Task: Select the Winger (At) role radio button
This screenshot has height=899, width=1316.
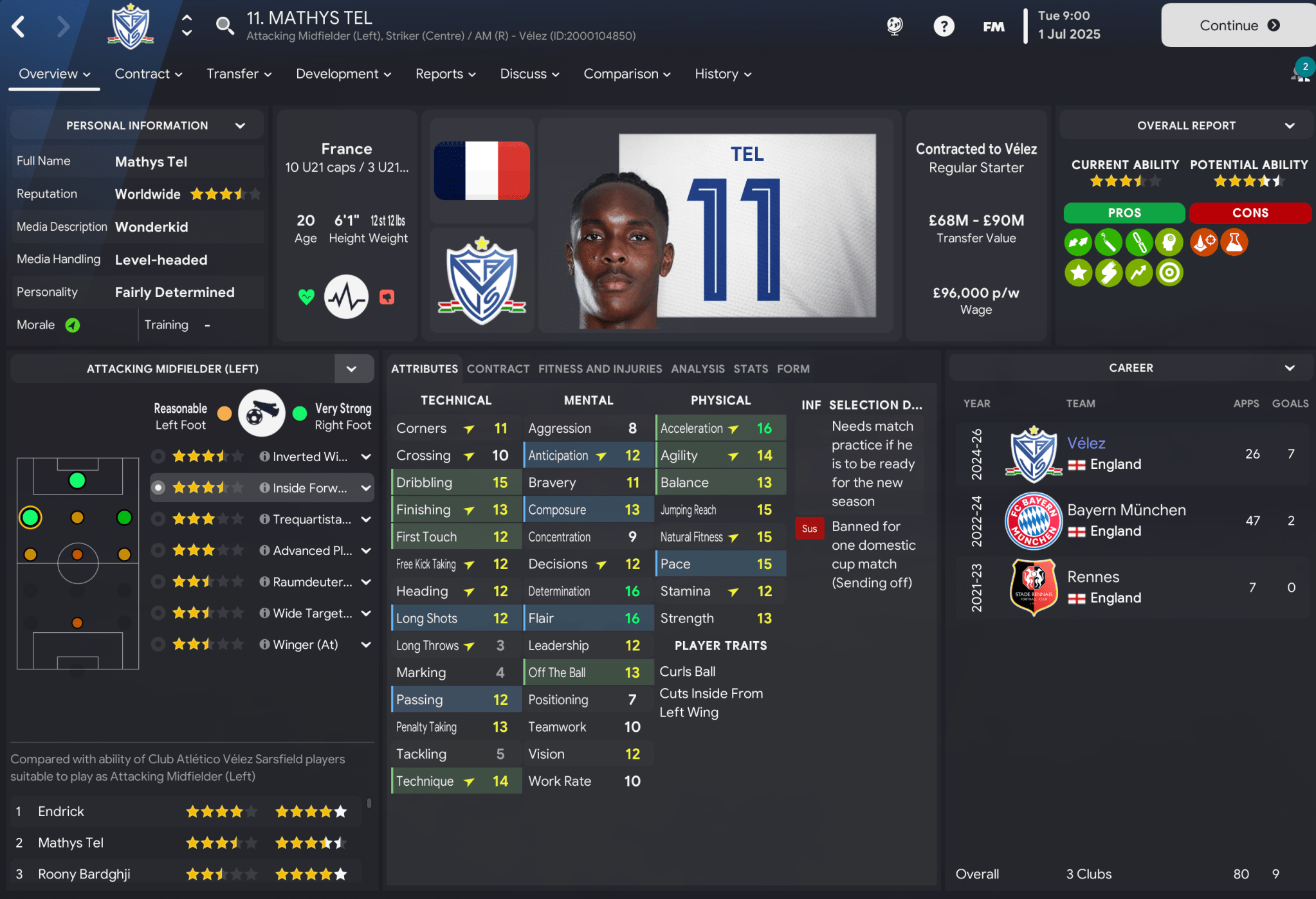Action: 158,644
